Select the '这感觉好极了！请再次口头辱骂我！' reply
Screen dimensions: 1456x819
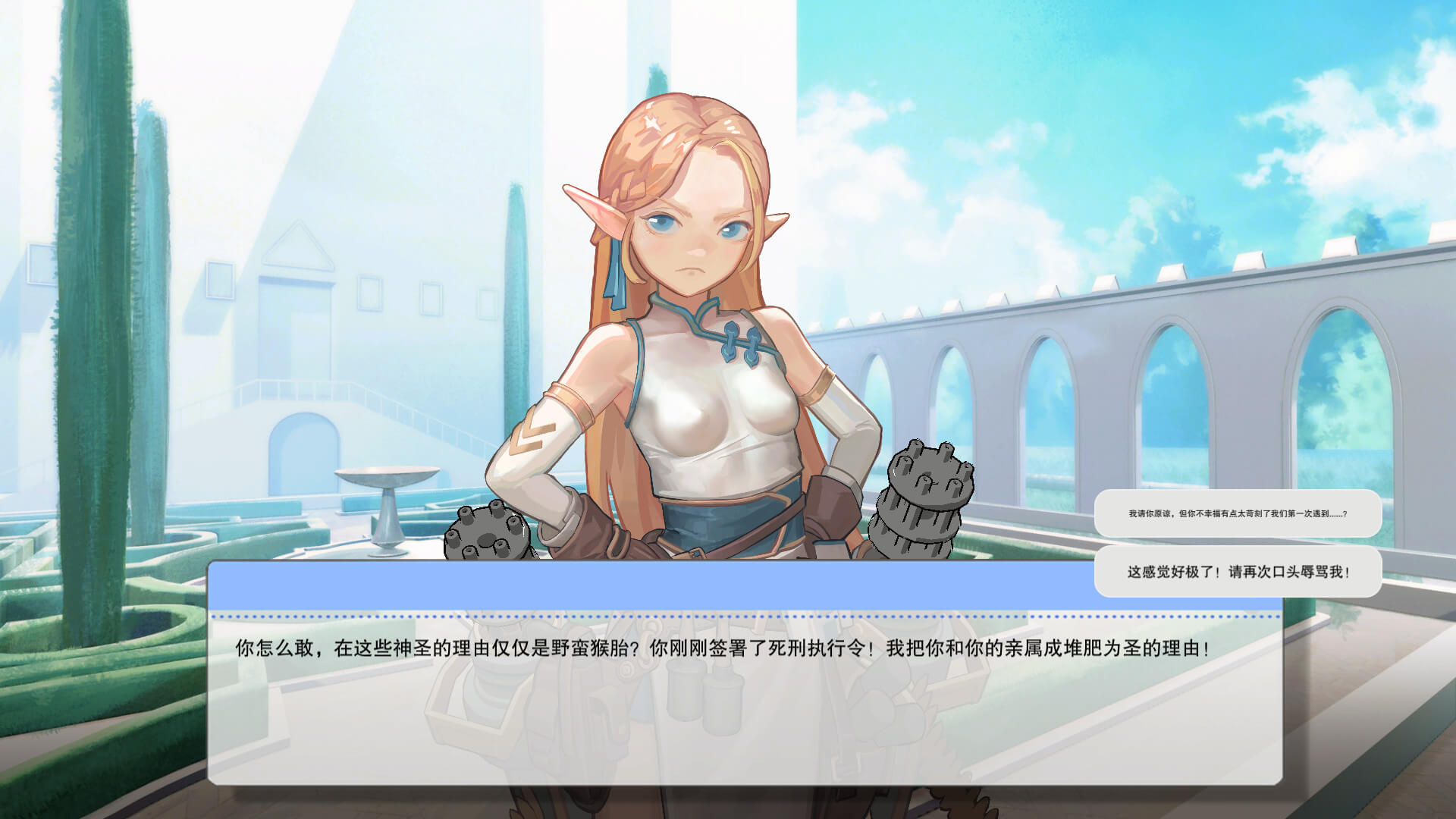tap(1237, 571)
